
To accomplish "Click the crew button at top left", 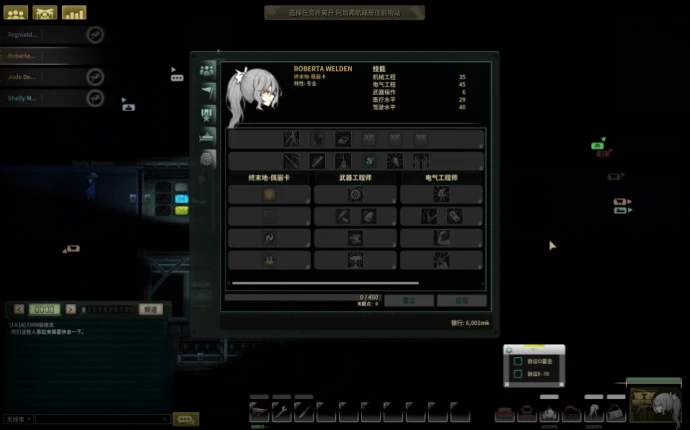I will [x=16, y=13].
